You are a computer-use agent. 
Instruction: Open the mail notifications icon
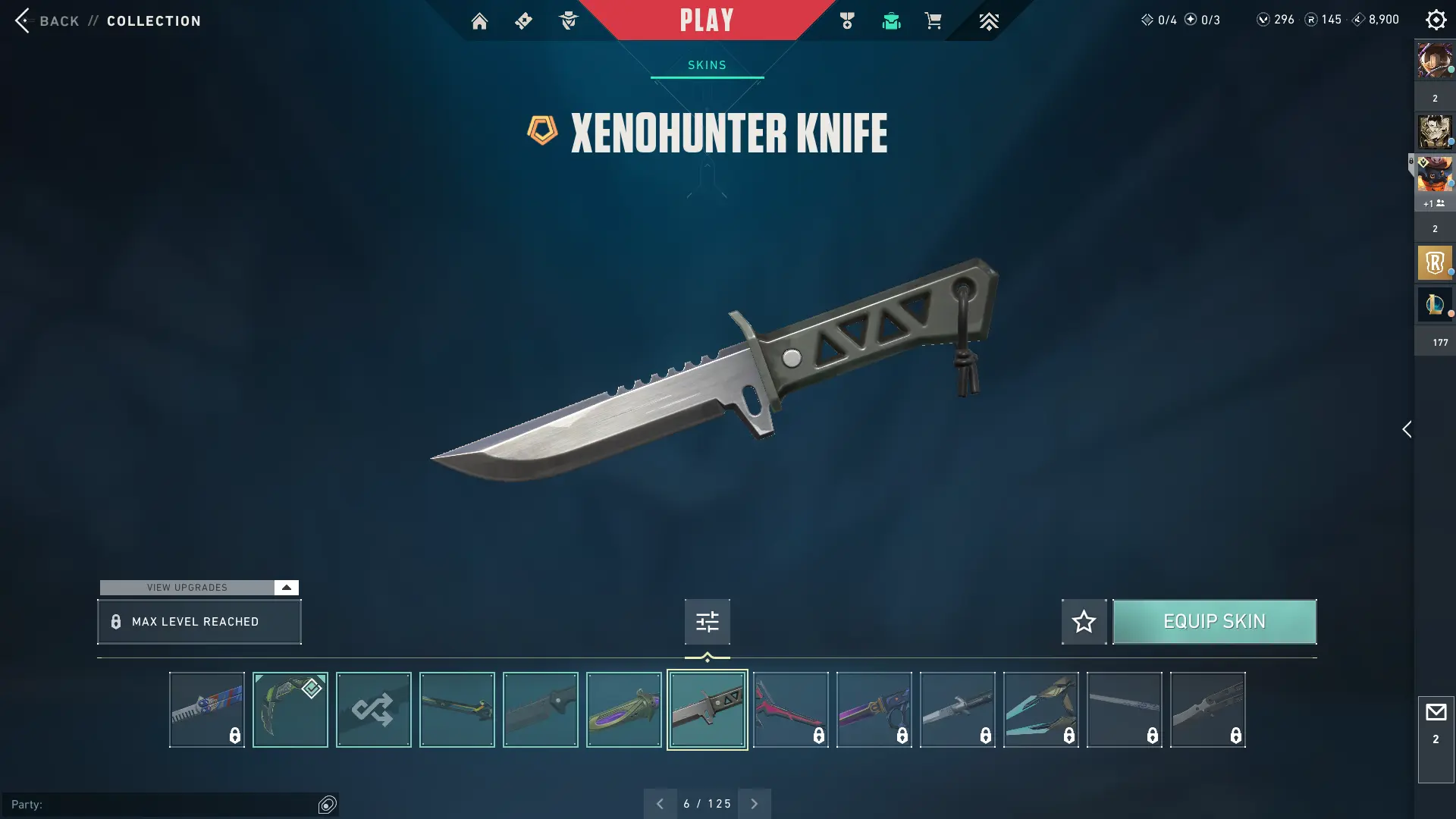pos(1436,711)
